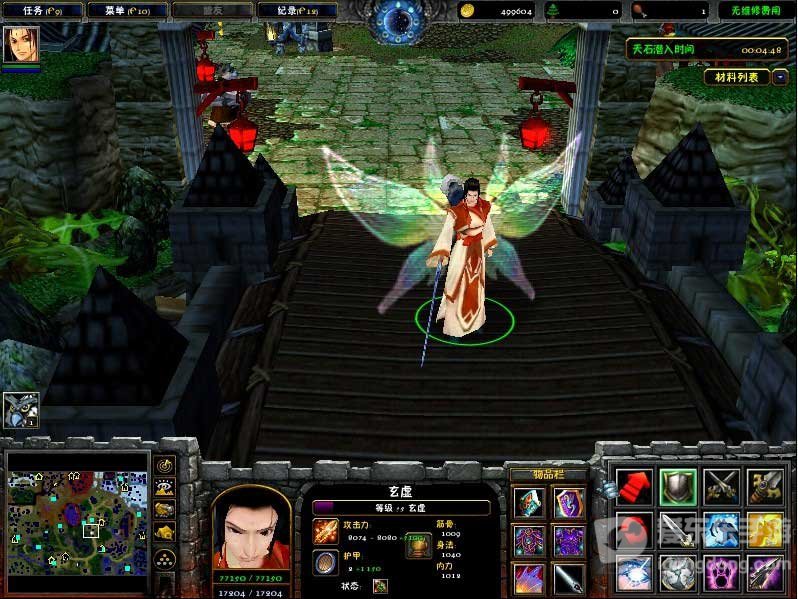This screenshot has width=798, height=599.
Task: Click the owl idle unit icon
Action: 20,410
